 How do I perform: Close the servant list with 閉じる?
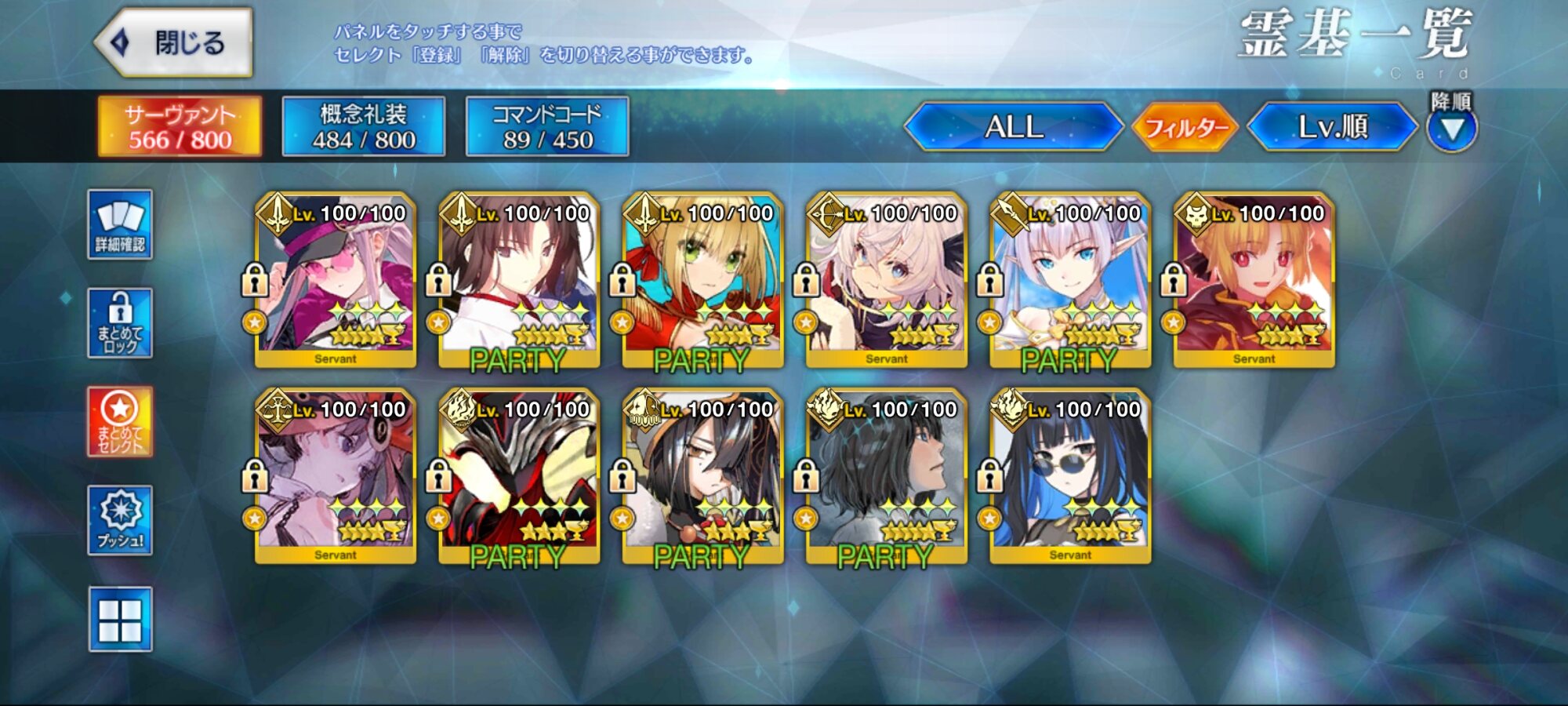click(x=174, y=42)
